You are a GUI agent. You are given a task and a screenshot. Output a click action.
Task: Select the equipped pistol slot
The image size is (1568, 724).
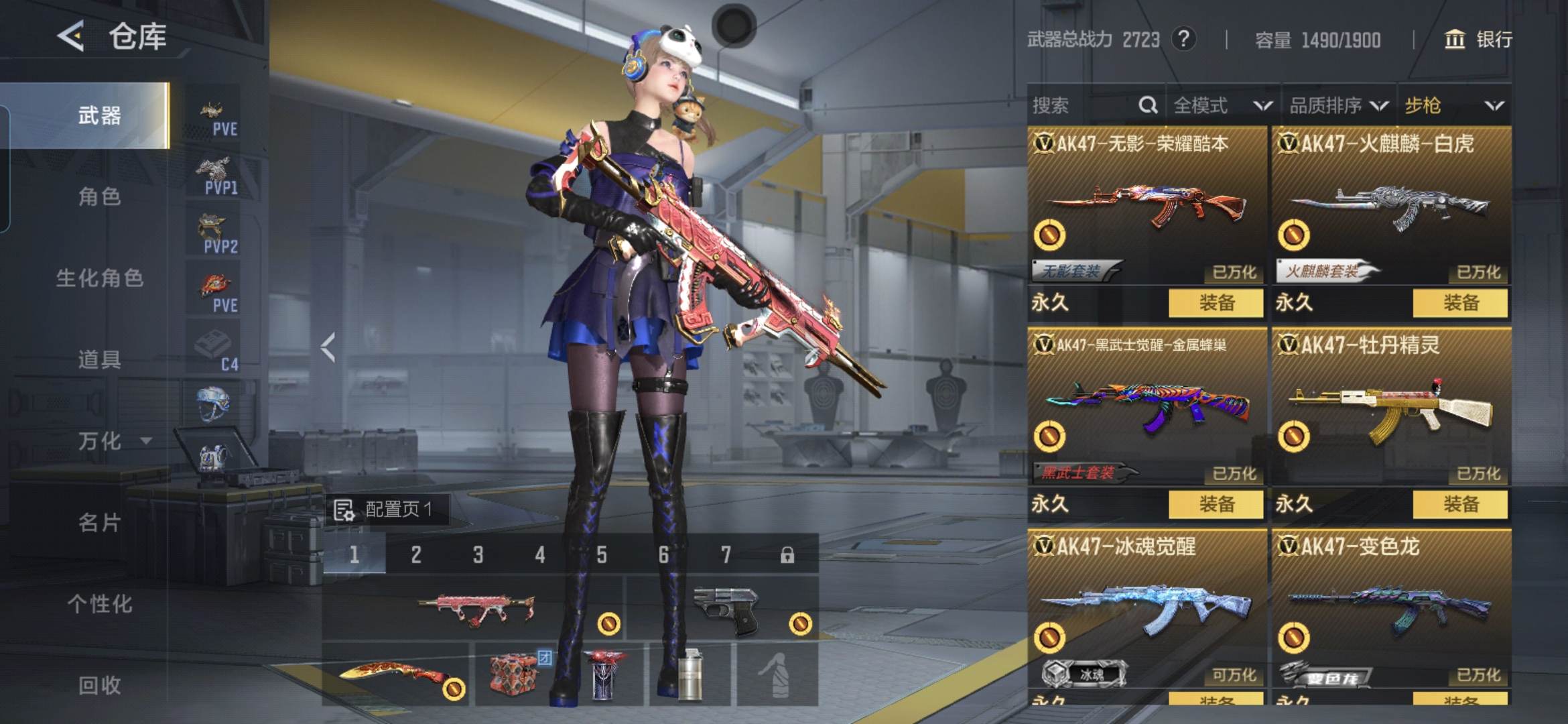[724, 609]
